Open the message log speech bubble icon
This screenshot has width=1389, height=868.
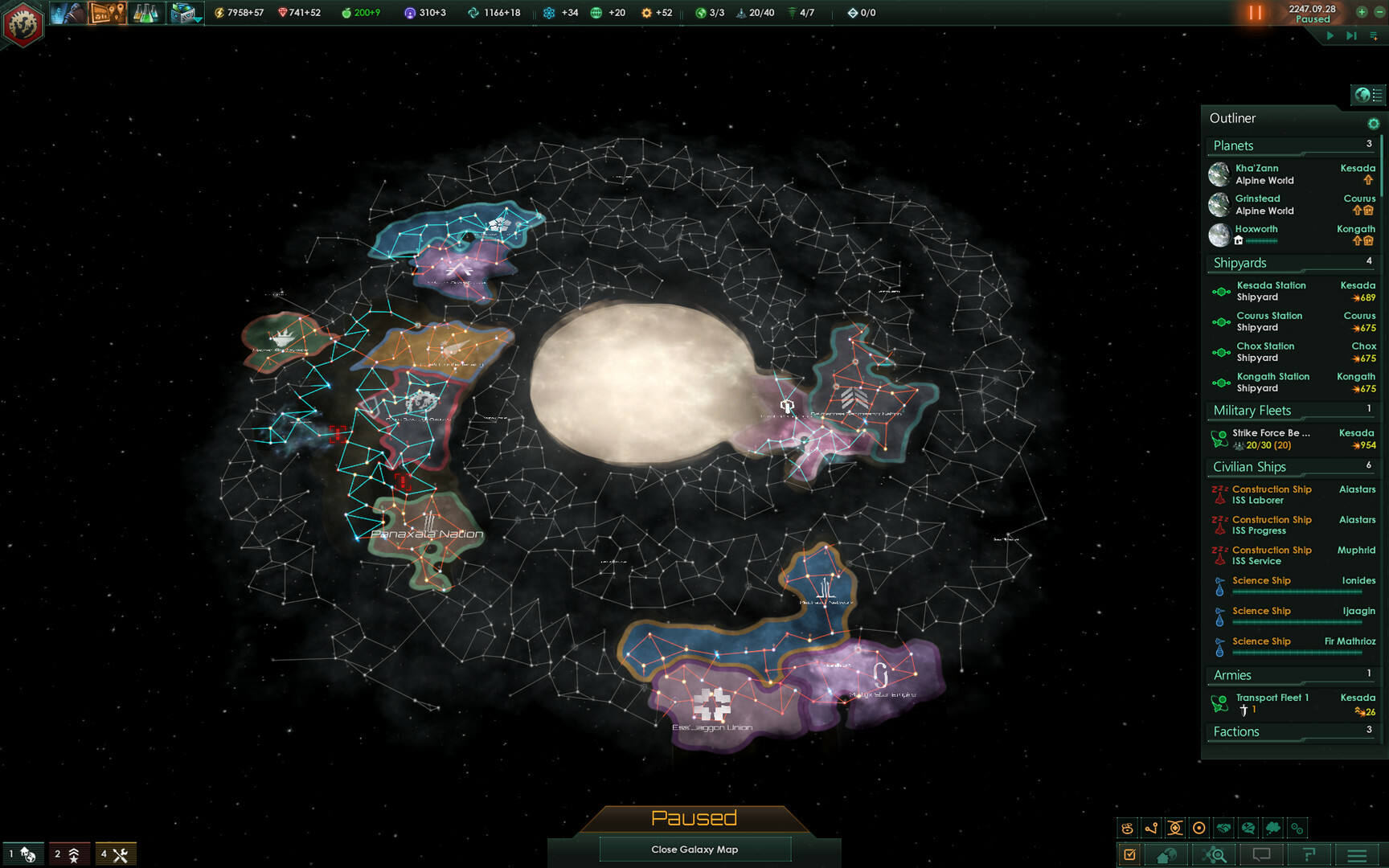(1262, 855)
